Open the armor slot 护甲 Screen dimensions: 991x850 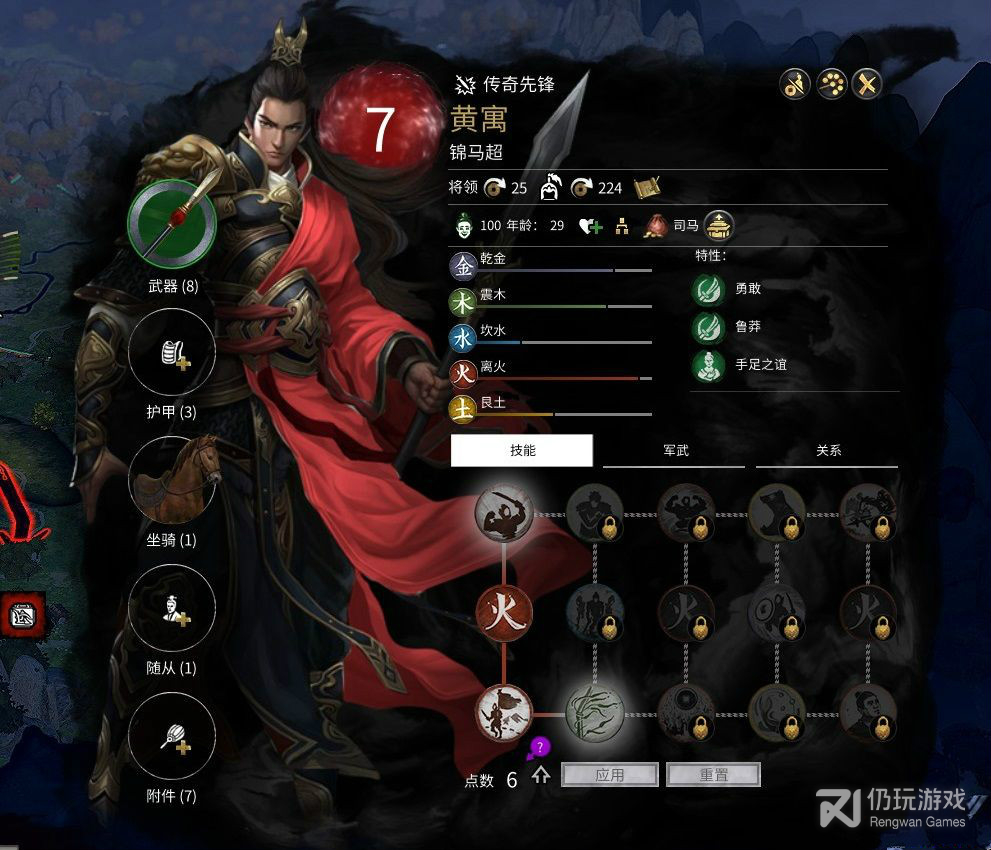(172, 351)
